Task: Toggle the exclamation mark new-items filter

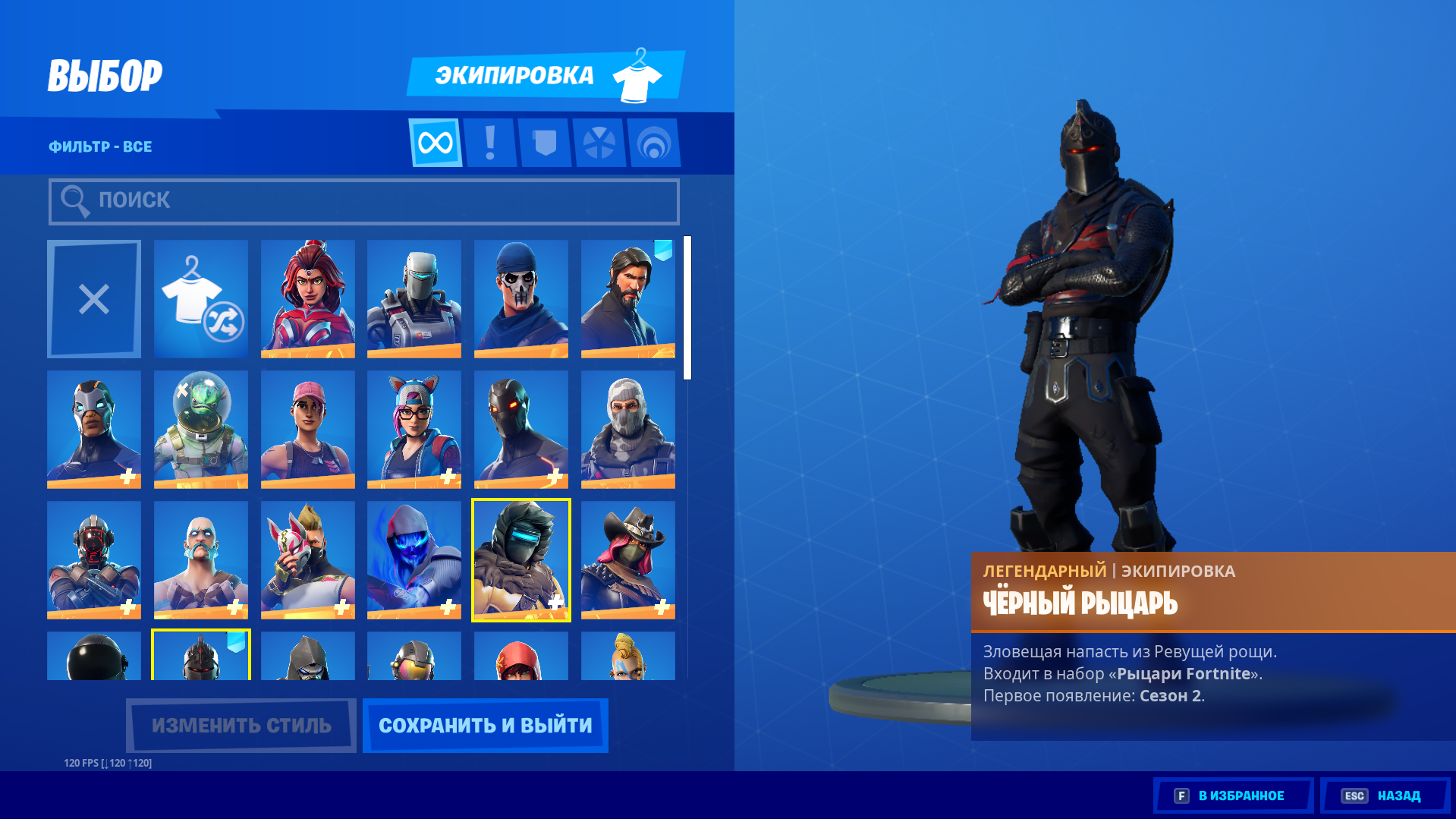Action: [490, 143]
